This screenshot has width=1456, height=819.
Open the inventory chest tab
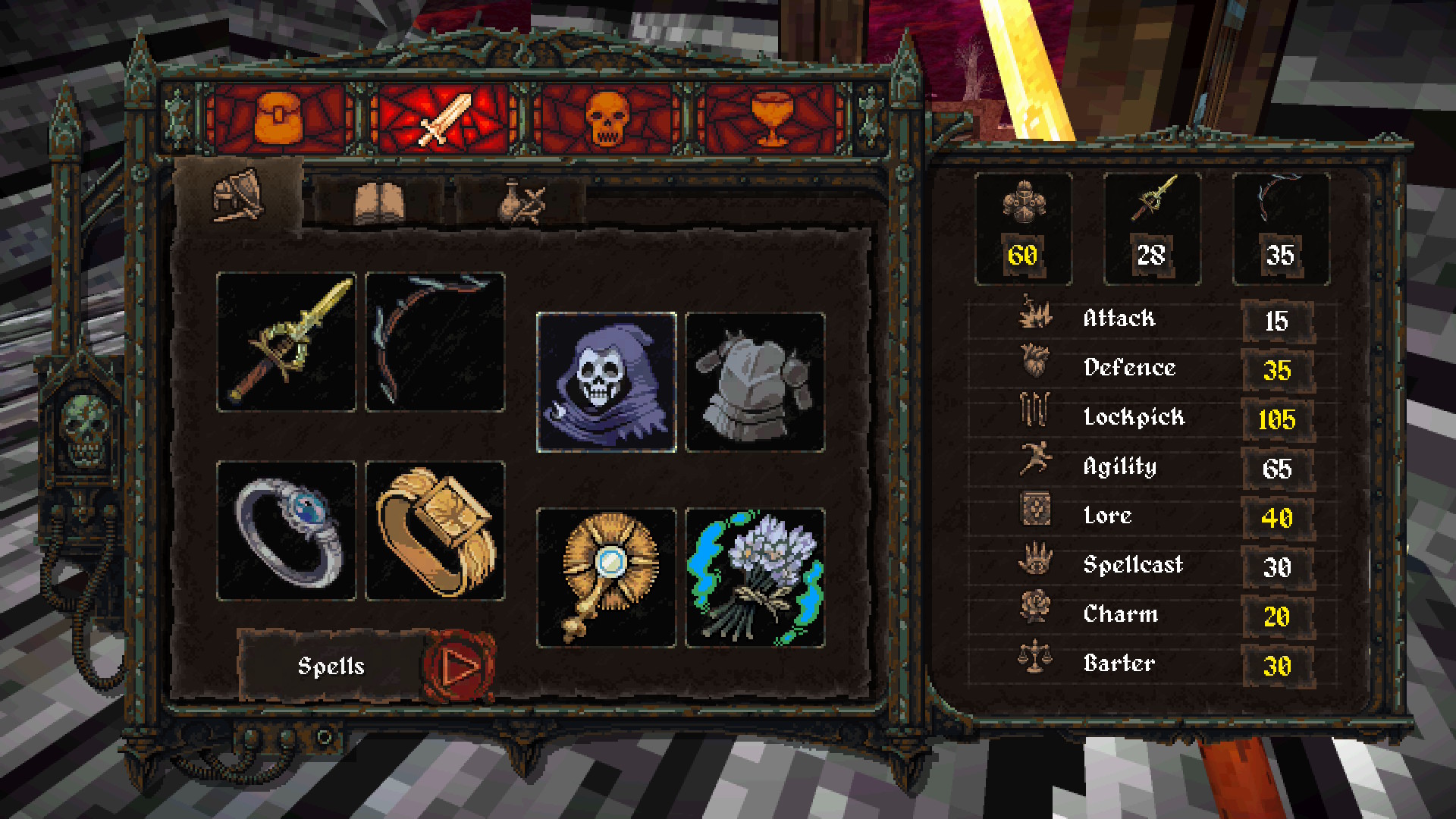279,120
